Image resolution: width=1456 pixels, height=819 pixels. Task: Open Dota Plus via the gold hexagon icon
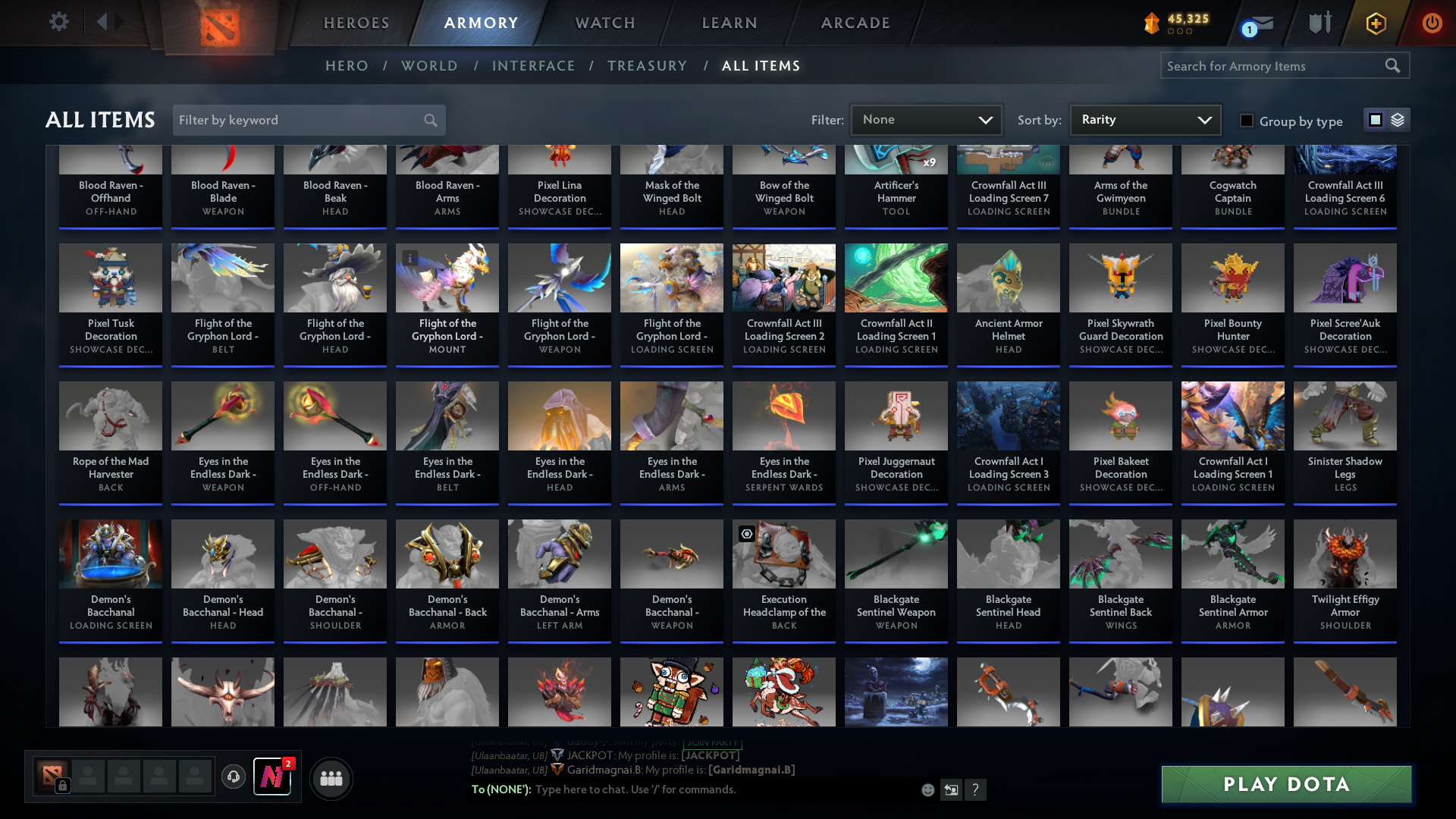(1376, 24)
